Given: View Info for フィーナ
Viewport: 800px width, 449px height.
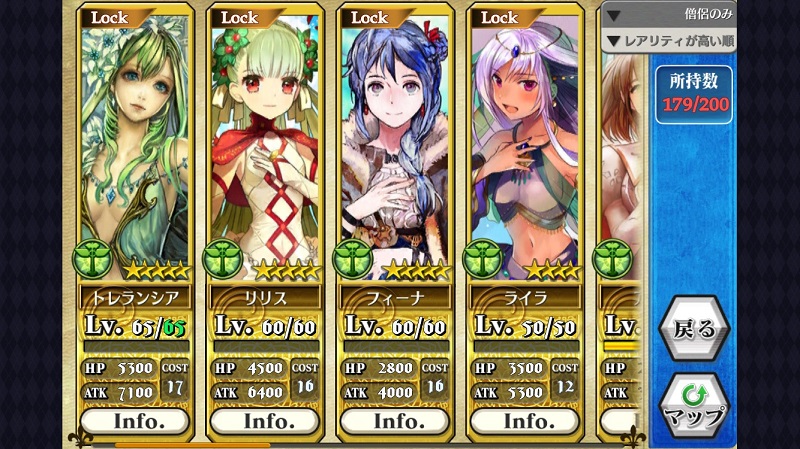Looking at the screenshot, I should tap(395, 421).
